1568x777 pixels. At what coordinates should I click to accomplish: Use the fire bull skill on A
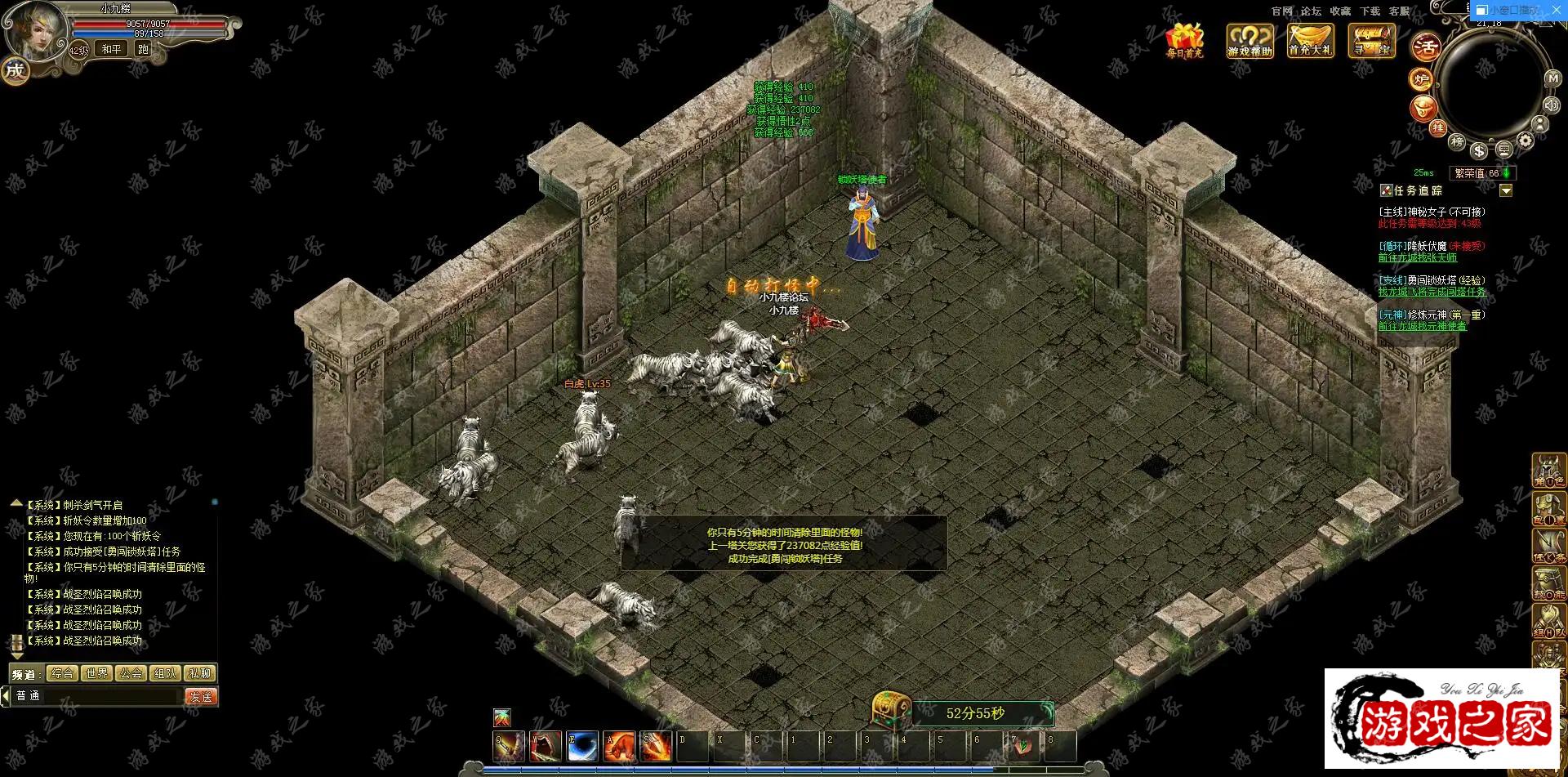point(620,747)
